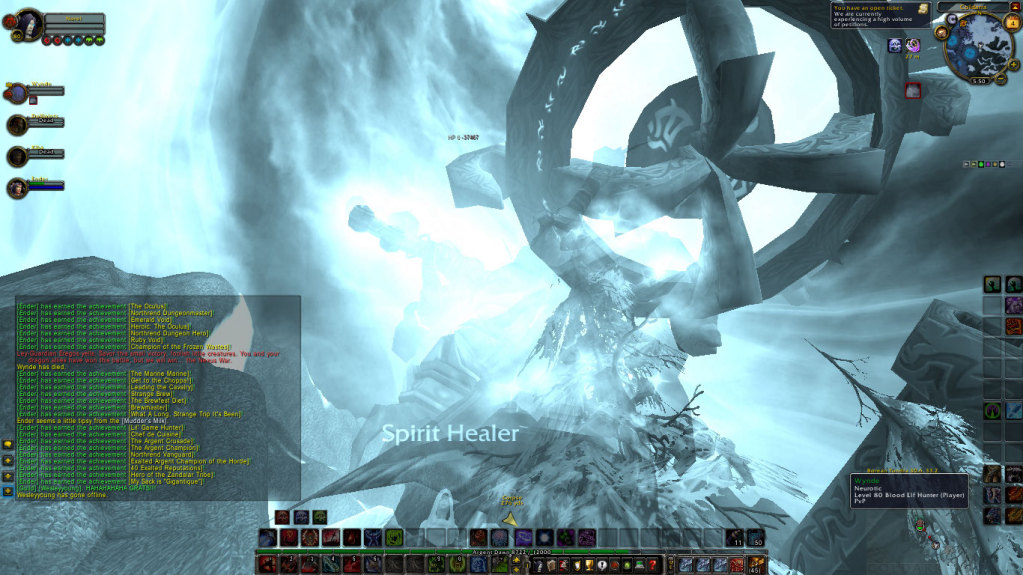Open the chat menu speech bubble button
The image size is (1023, 575).
[x=8, y=444]
